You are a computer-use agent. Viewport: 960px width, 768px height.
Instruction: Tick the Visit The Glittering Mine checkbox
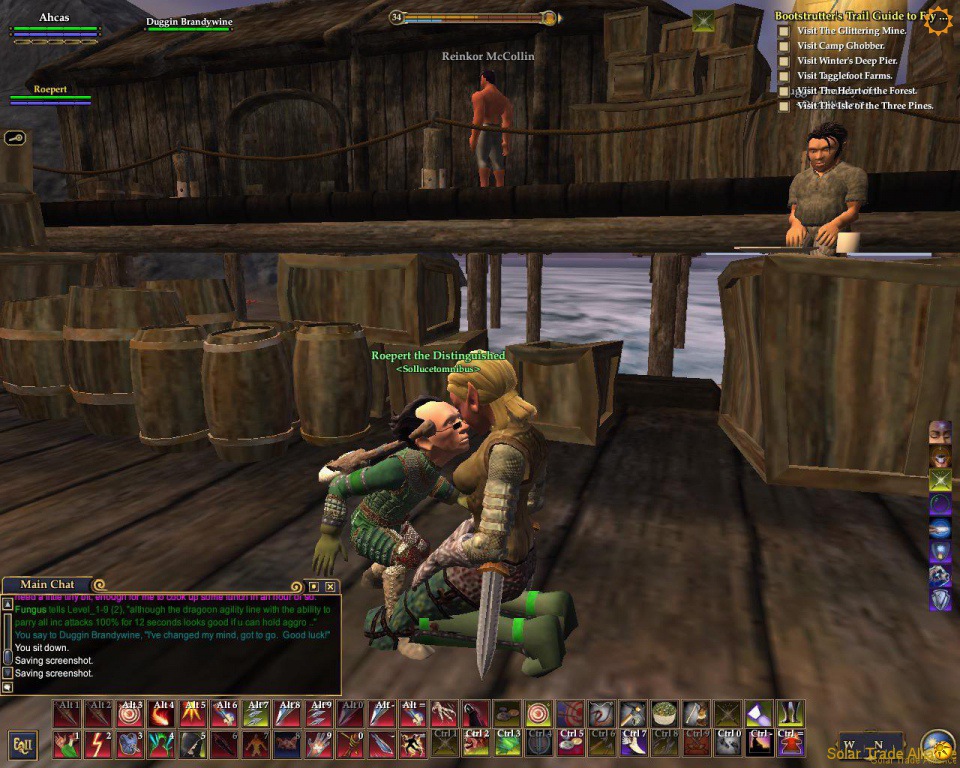point(784,31)
